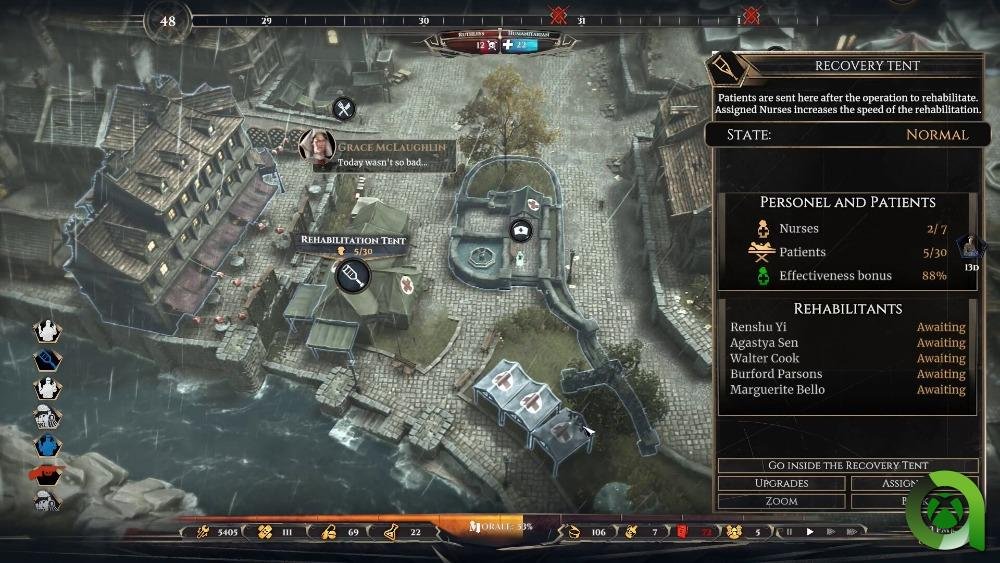Open the Upgrades menu
The height and width of the screenshot is (563, 1000).
781,483
